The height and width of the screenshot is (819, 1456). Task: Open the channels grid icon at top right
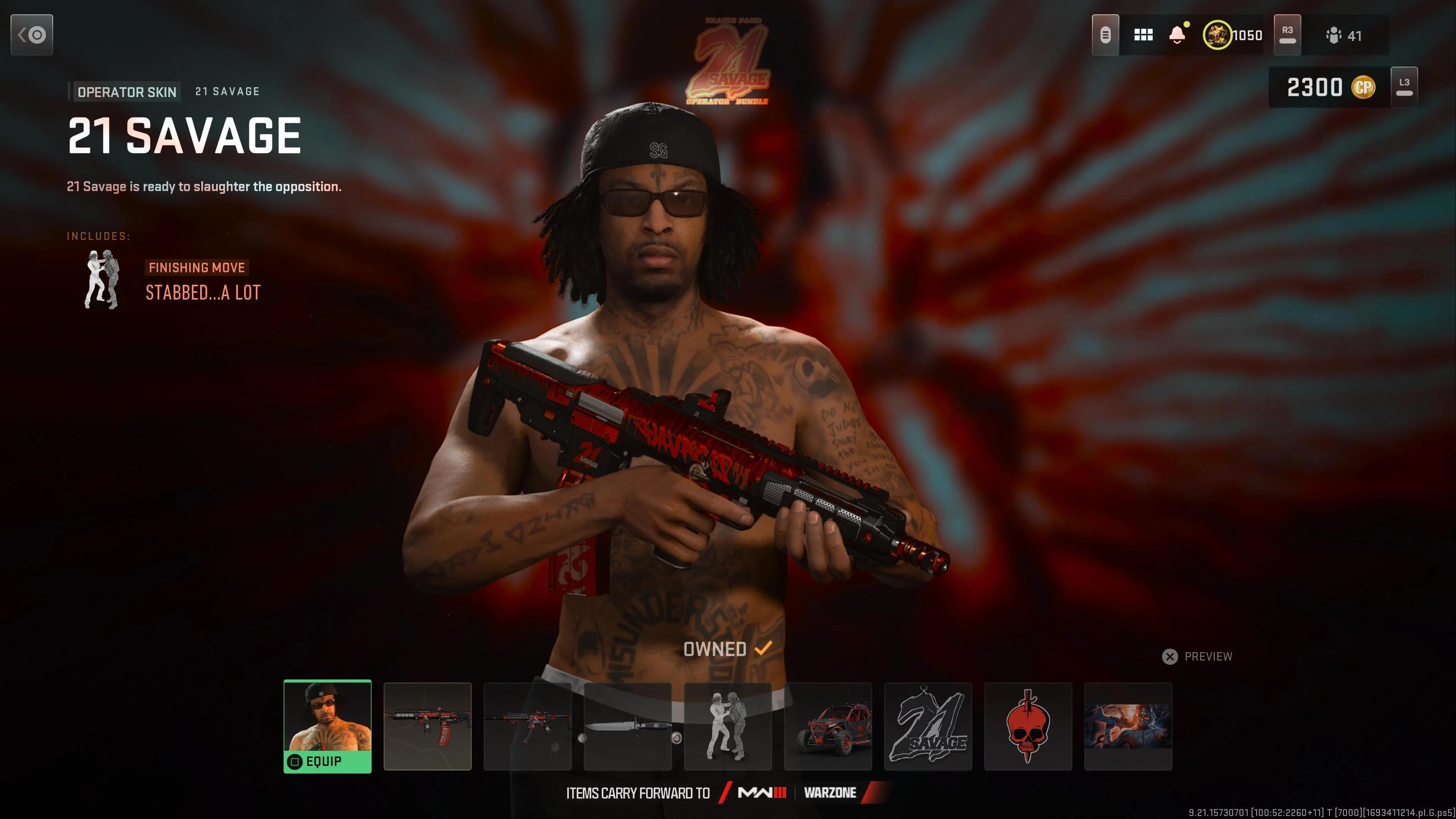click(x=1144, y=35)
